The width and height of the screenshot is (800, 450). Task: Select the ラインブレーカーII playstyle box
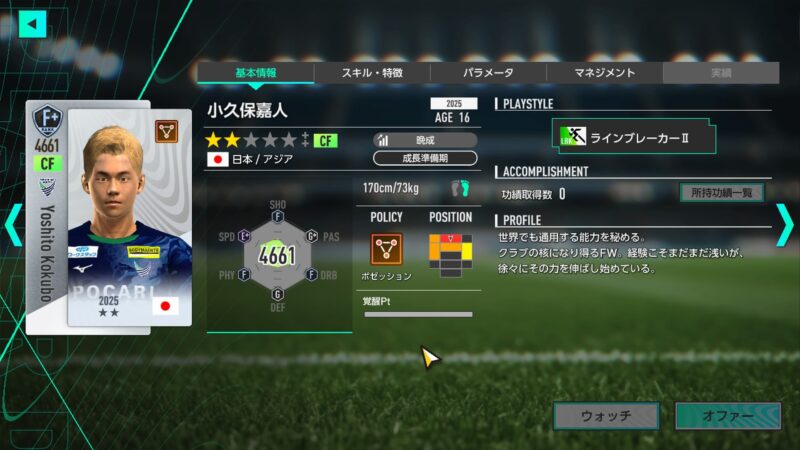[634, 136]
